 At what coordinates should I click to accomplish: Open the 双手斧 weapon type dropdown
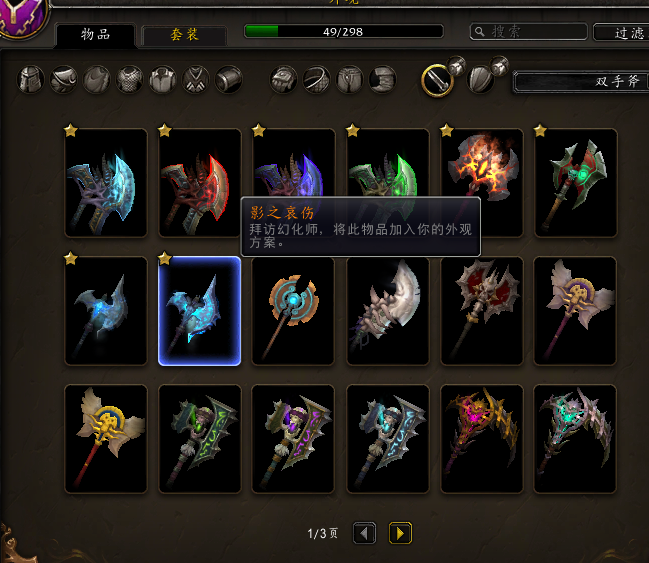coord(580,81)
